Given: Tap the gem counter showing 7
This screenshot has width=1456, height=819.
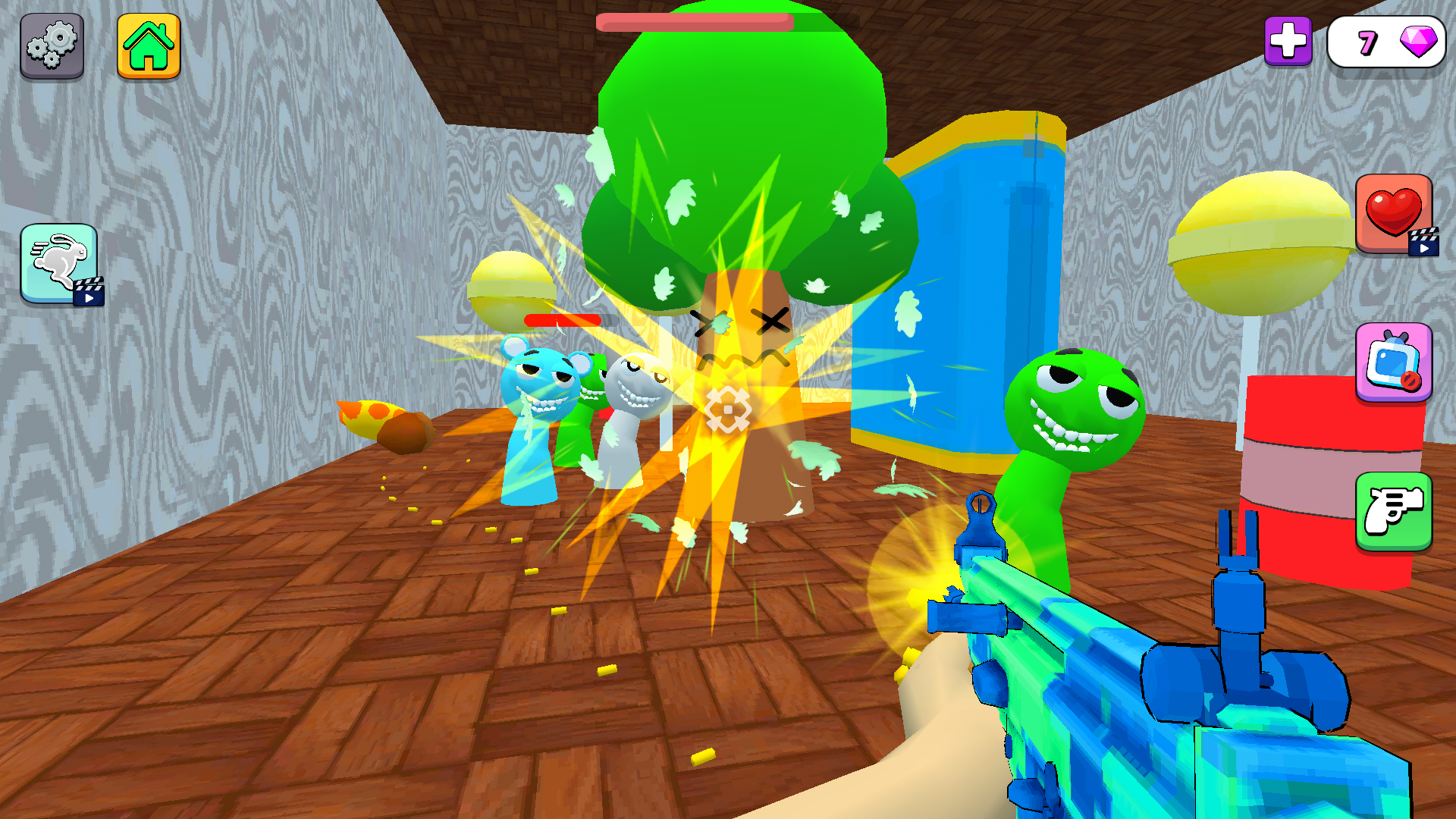Looking at the screenshot, I should [x=1386, y=42].
